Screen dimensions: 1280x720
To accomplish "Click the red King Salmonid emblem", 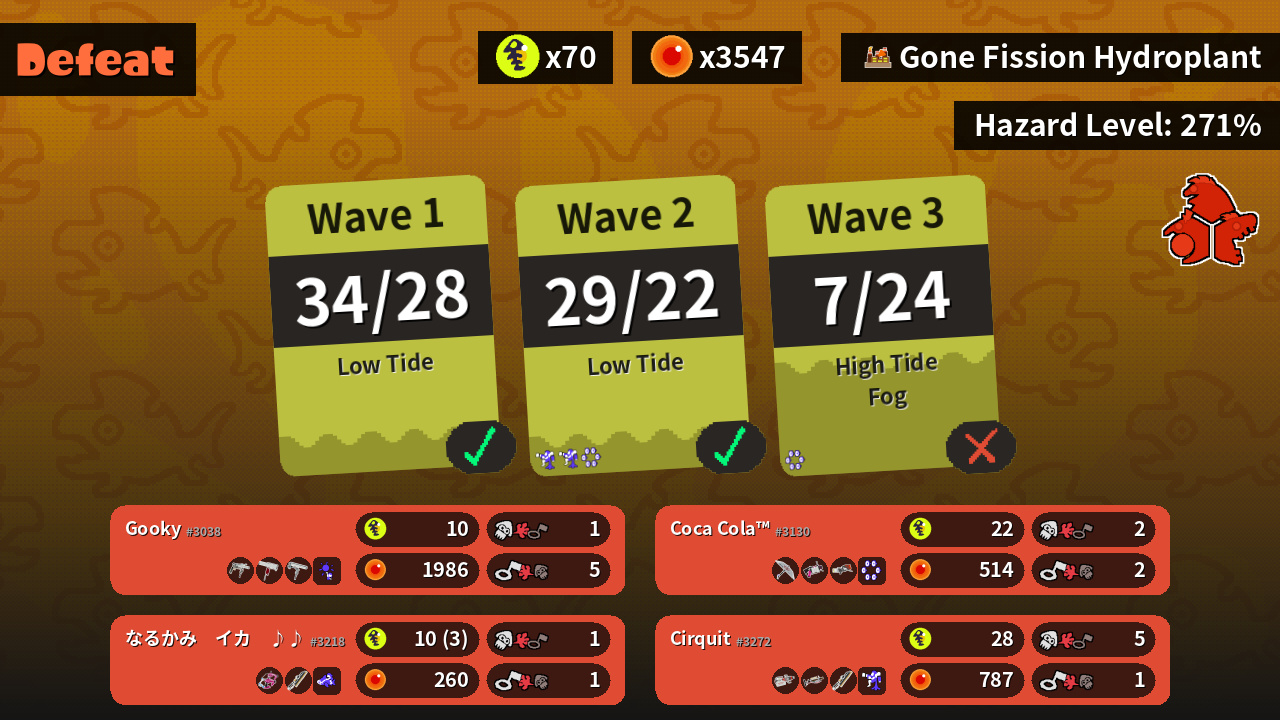I will click(x=1209, y=221).
